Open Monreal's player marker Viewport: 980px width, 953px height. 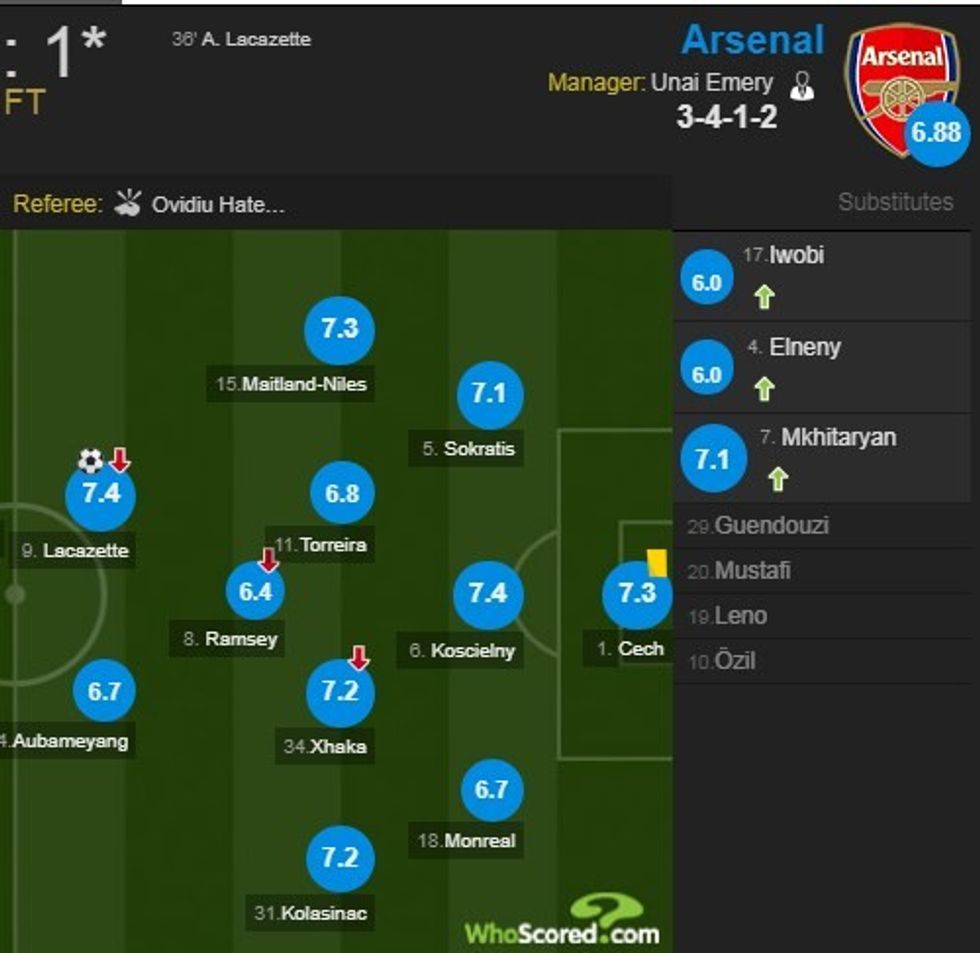tap(491, 790)
